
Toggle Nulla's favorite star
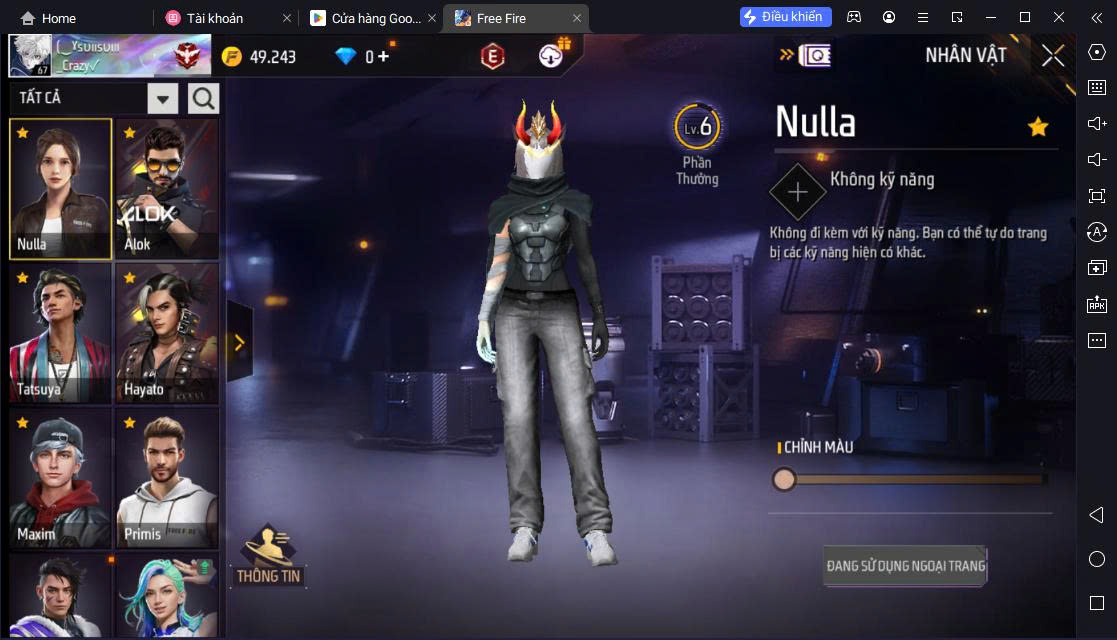(x=1038, y=126)
